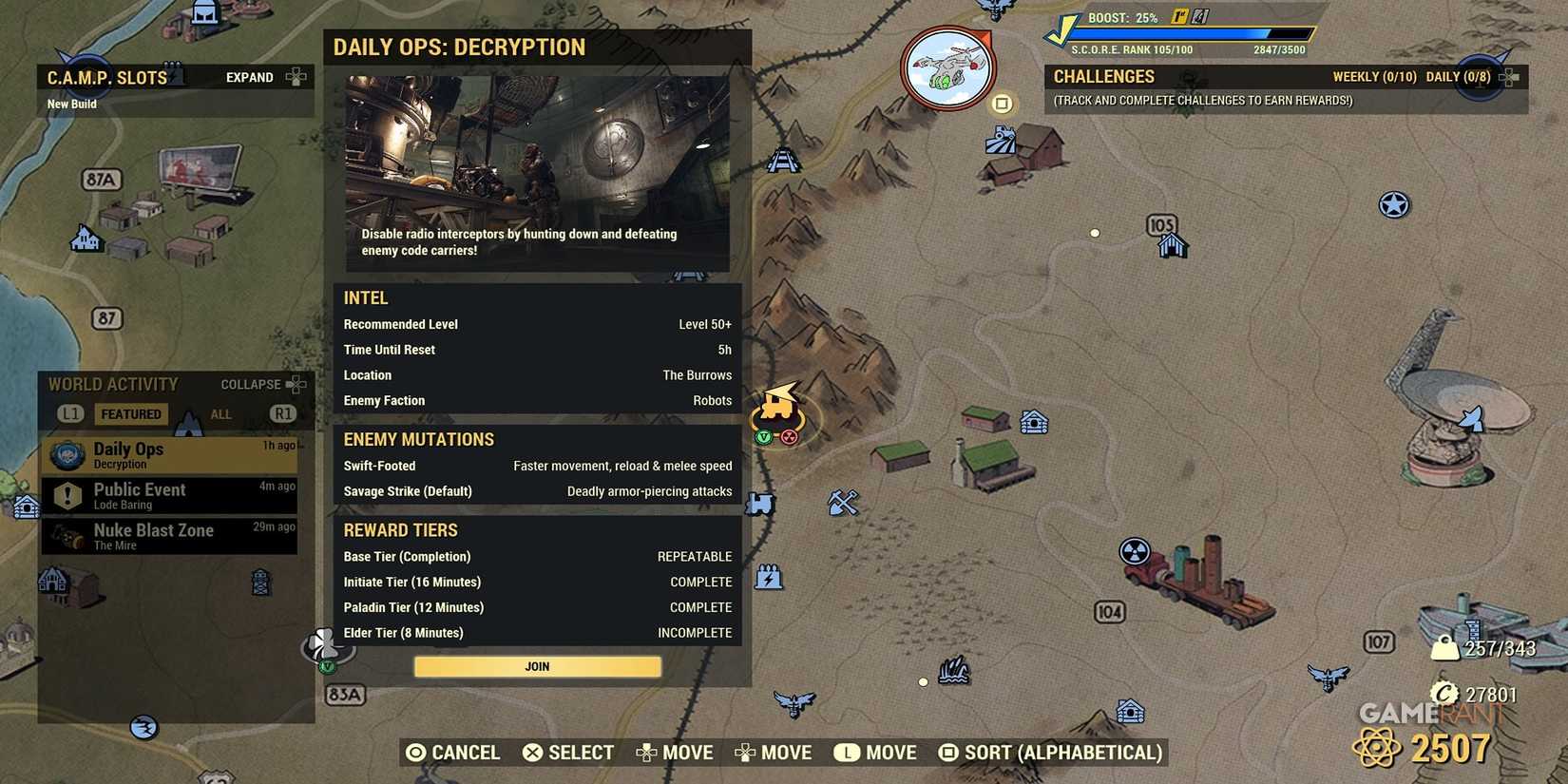Viewport: 1568px width, 784px height.
Task: Select the player marker at The Burrows
Action: pyautogui.click(x=777, y=411)
